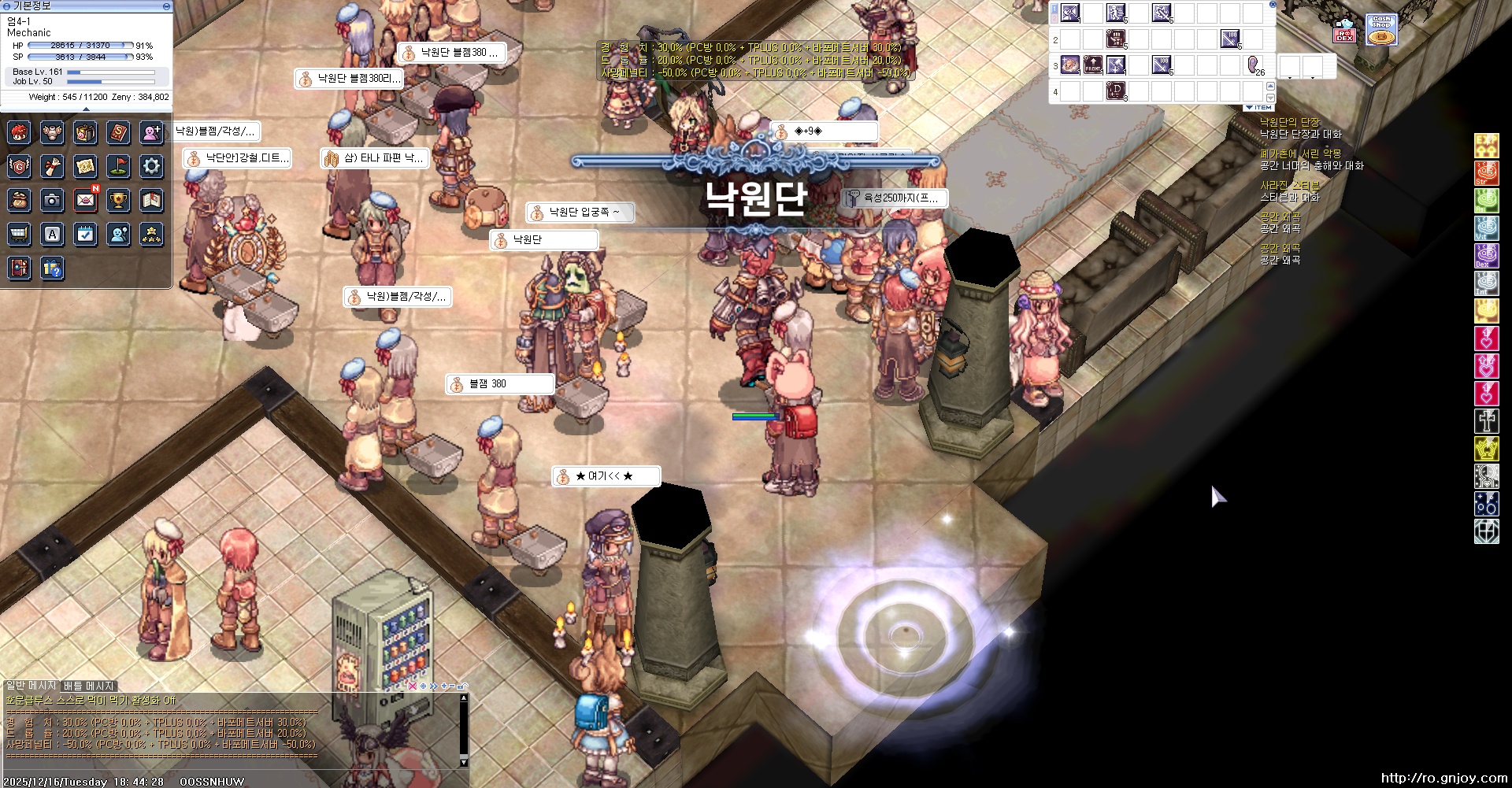The width and height of the screenshot is (1512, 788).
Task: Open the mail icon with the red N badge
Action: 85,199
